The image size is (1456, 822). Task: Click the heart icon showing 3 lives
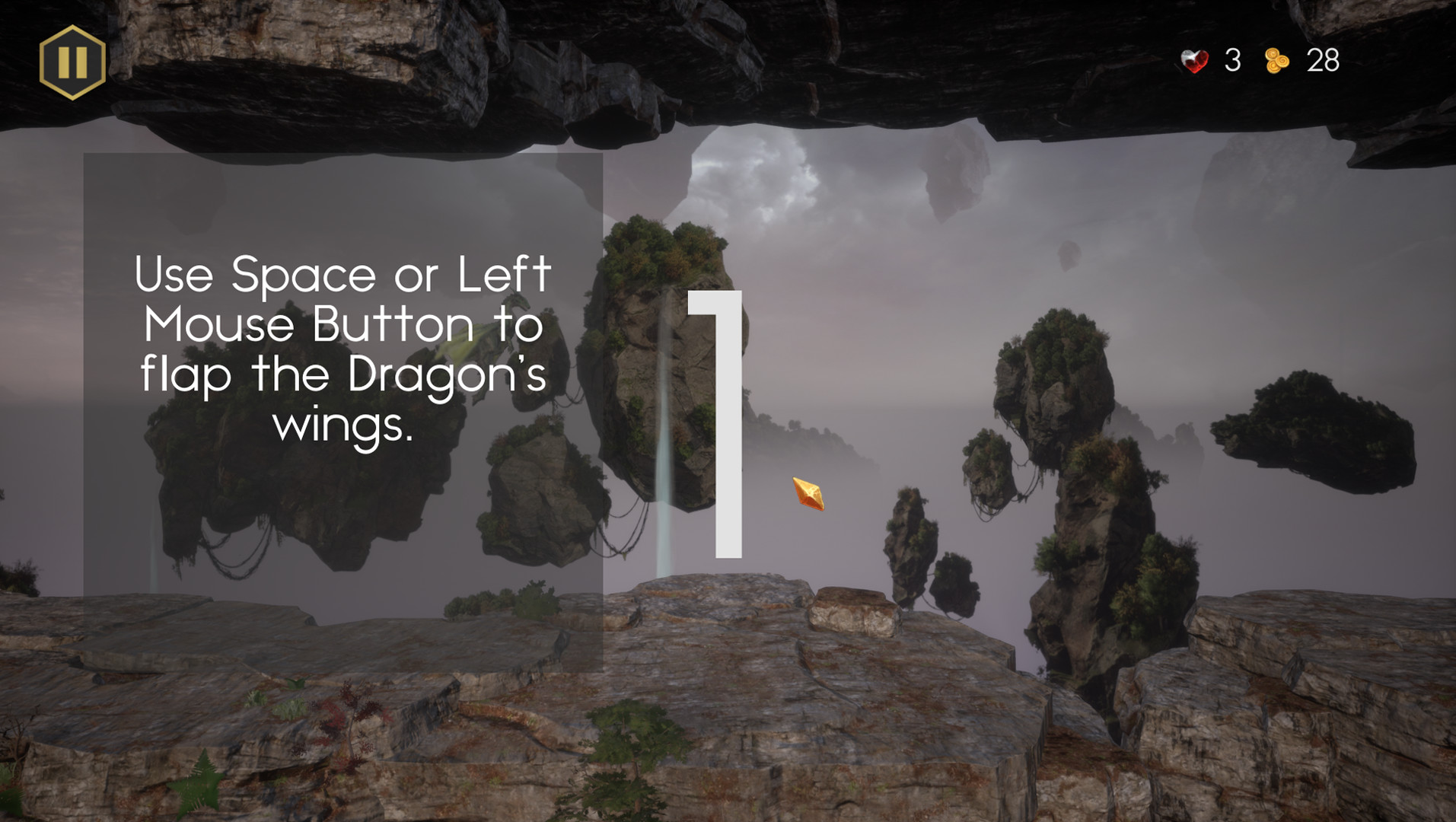[x=1193, y=60]
